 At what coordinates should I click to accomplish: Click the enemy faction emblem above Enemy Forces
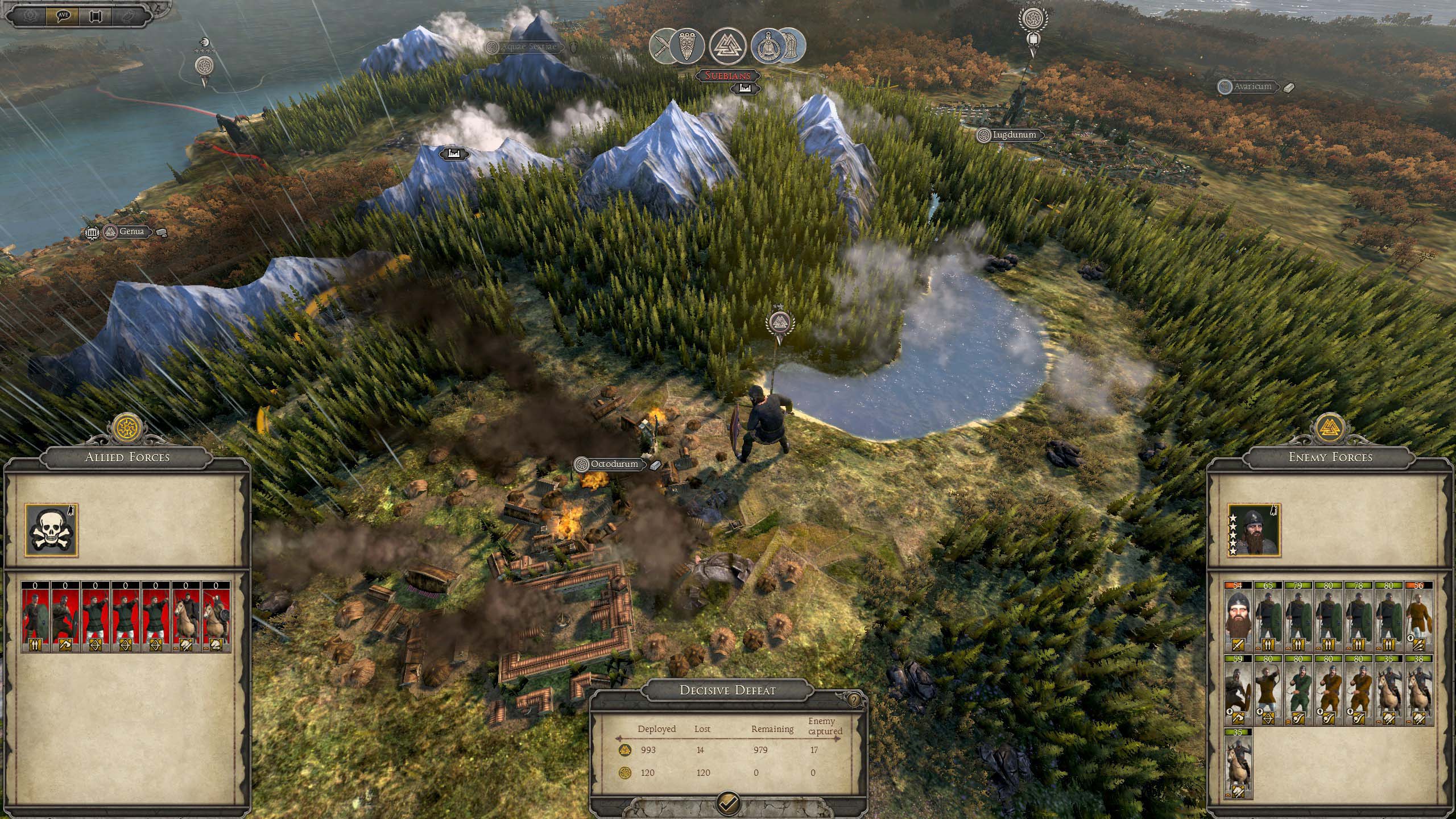point(1330,428)
